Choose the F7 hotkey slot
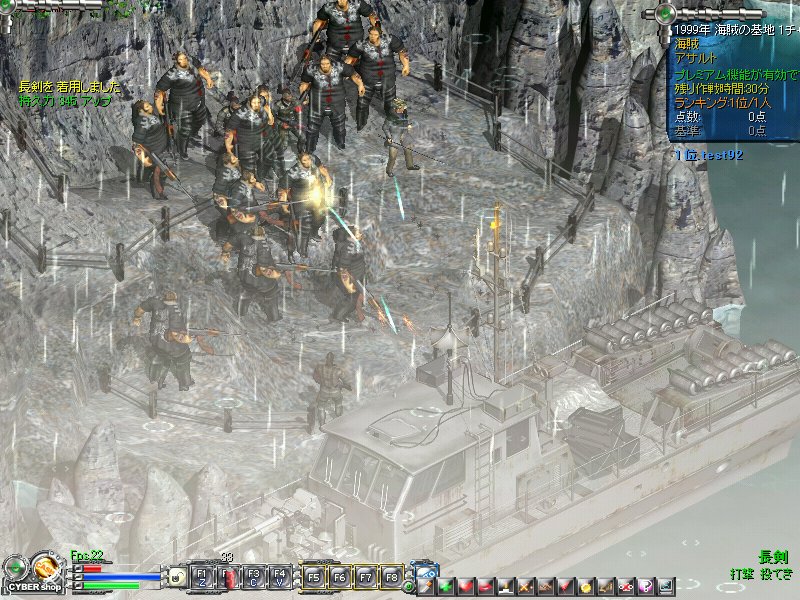 366,577
